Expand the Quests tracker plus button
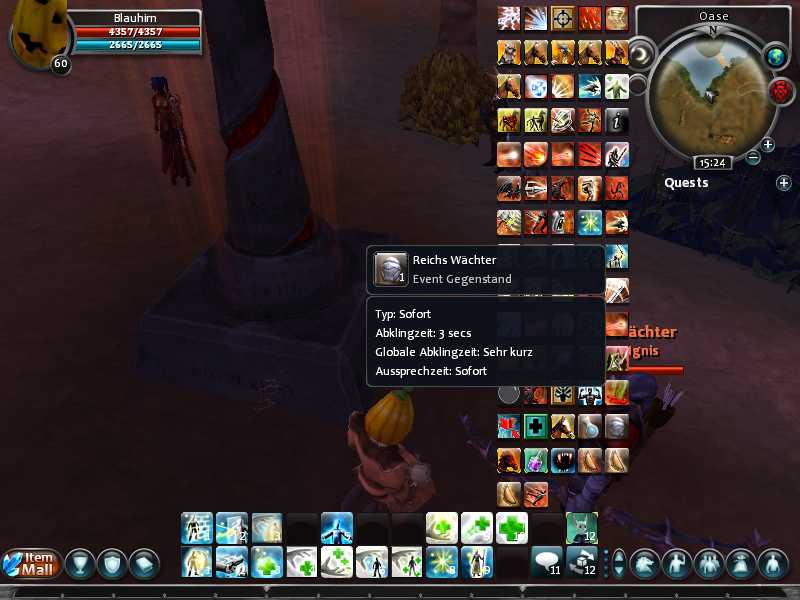 783,183
